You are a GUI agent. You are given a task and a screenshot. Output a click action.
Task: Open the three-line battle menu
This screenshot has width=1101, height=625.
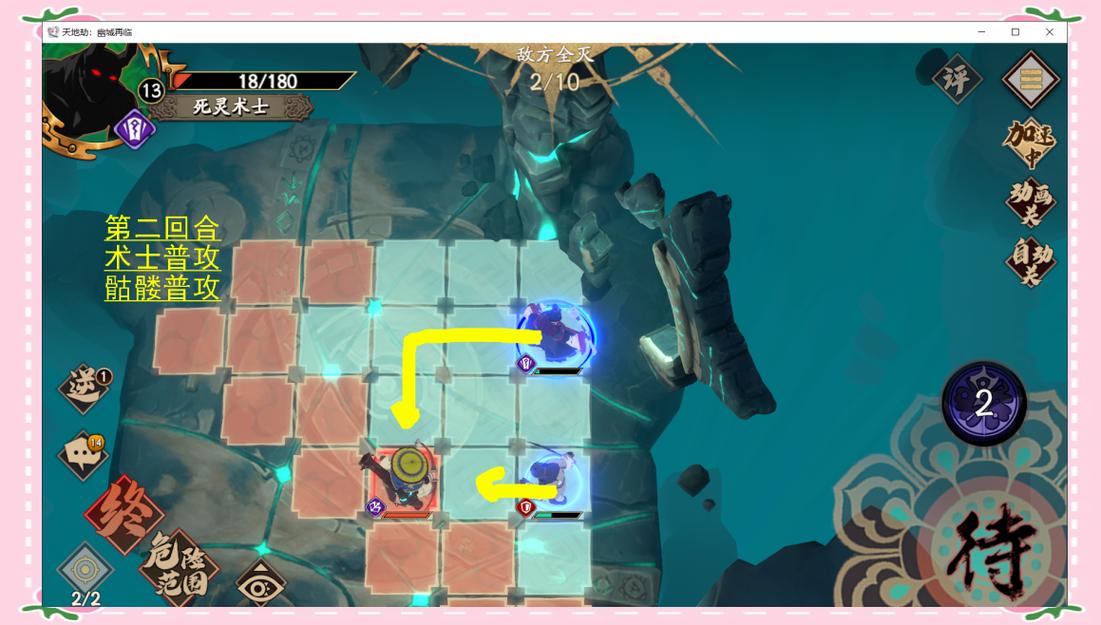pos(1030,79)
